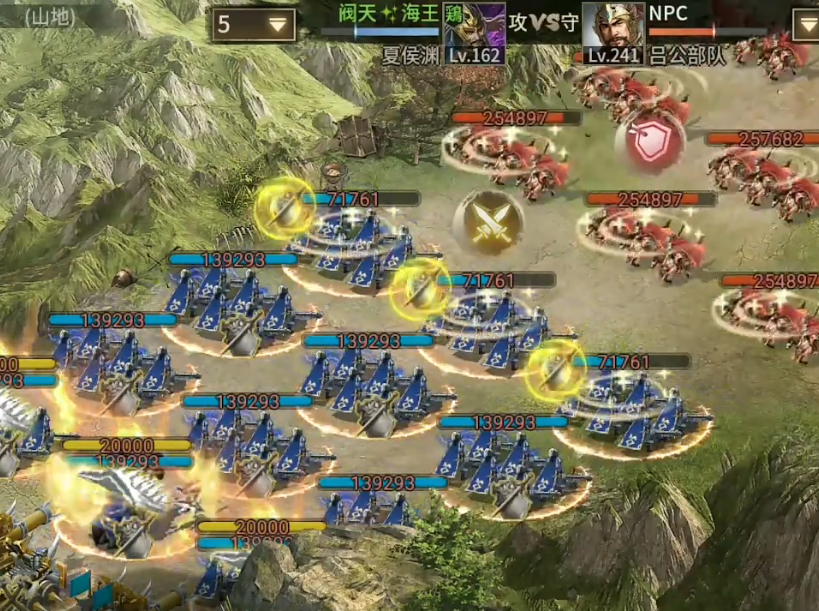Expand the dropdown arrow beside the NPC panel
Viewport: 819px width, 611px height.
click(805, 25)
